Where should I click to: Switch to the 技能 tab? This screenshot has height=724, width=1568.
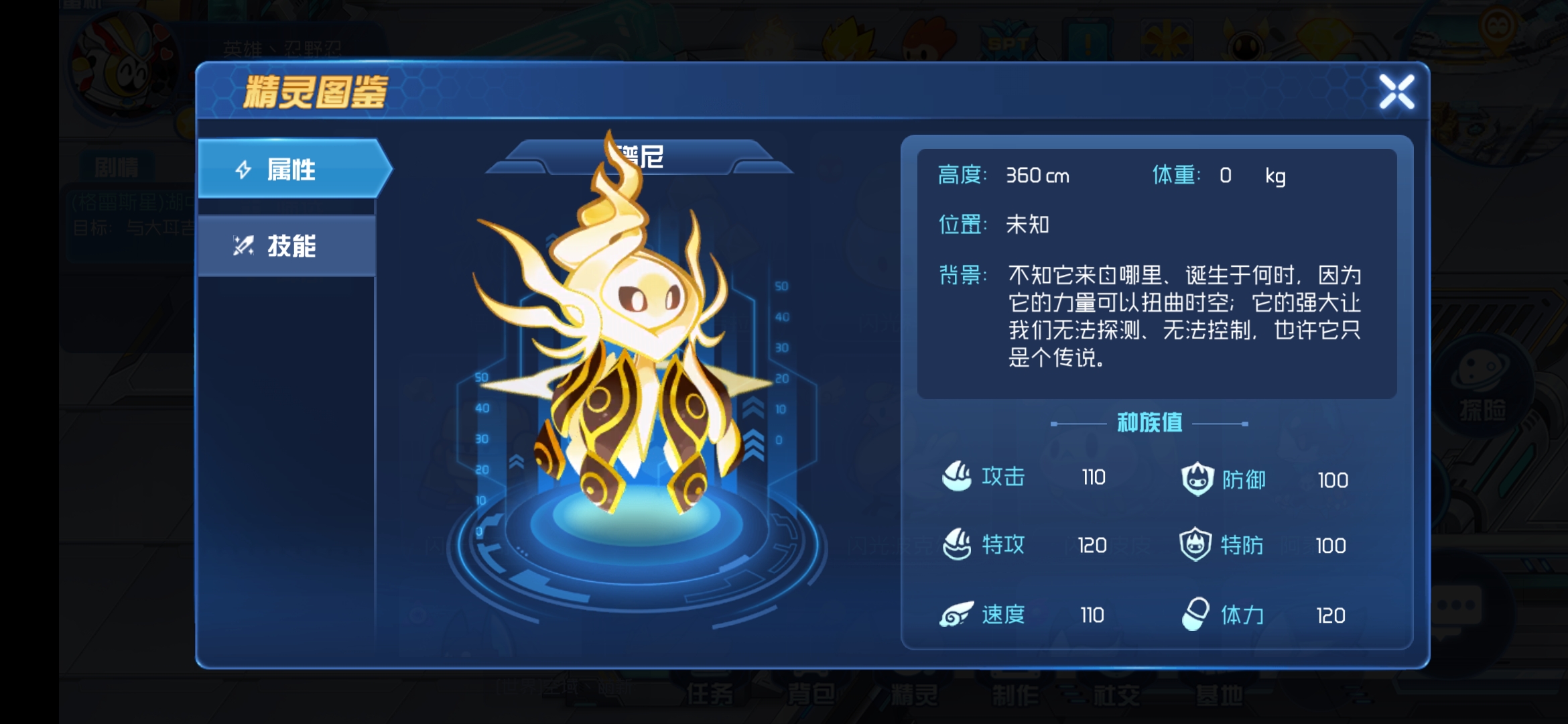click(x=285, y=247)
